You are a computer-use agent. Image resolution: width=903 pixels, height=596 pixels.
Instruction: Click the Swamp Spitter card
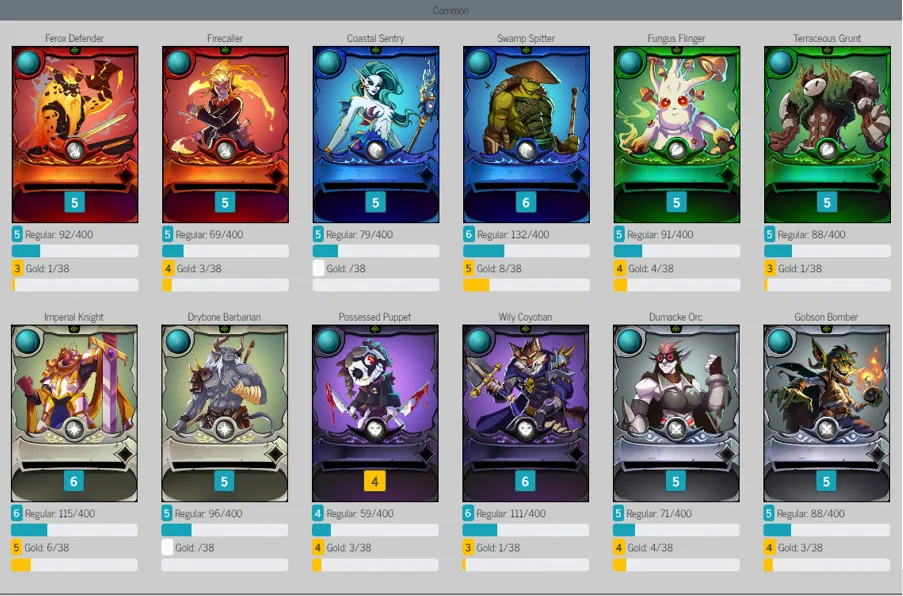526,134
